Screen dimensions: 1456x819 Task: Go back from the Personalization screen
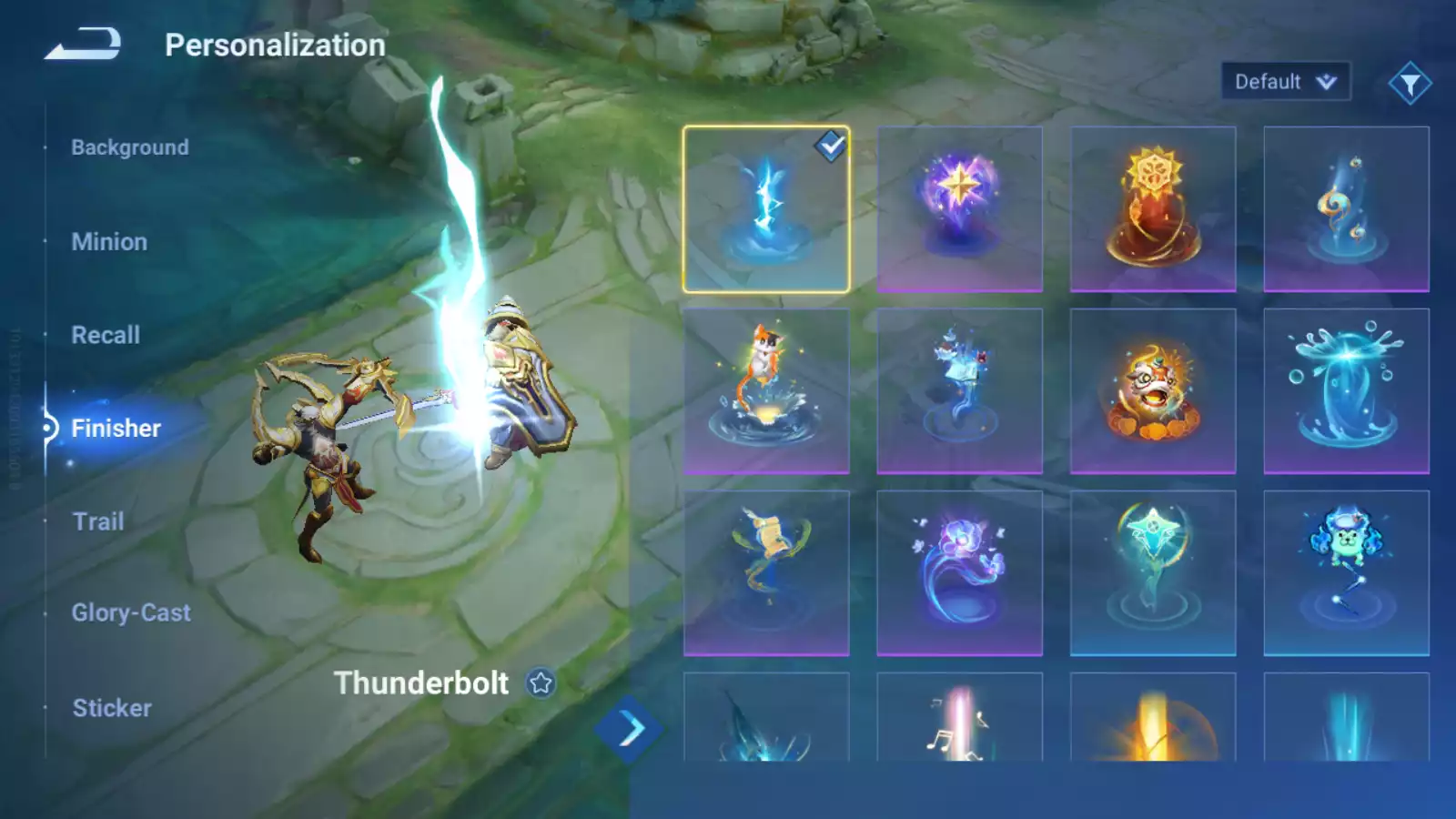(83, 44)
